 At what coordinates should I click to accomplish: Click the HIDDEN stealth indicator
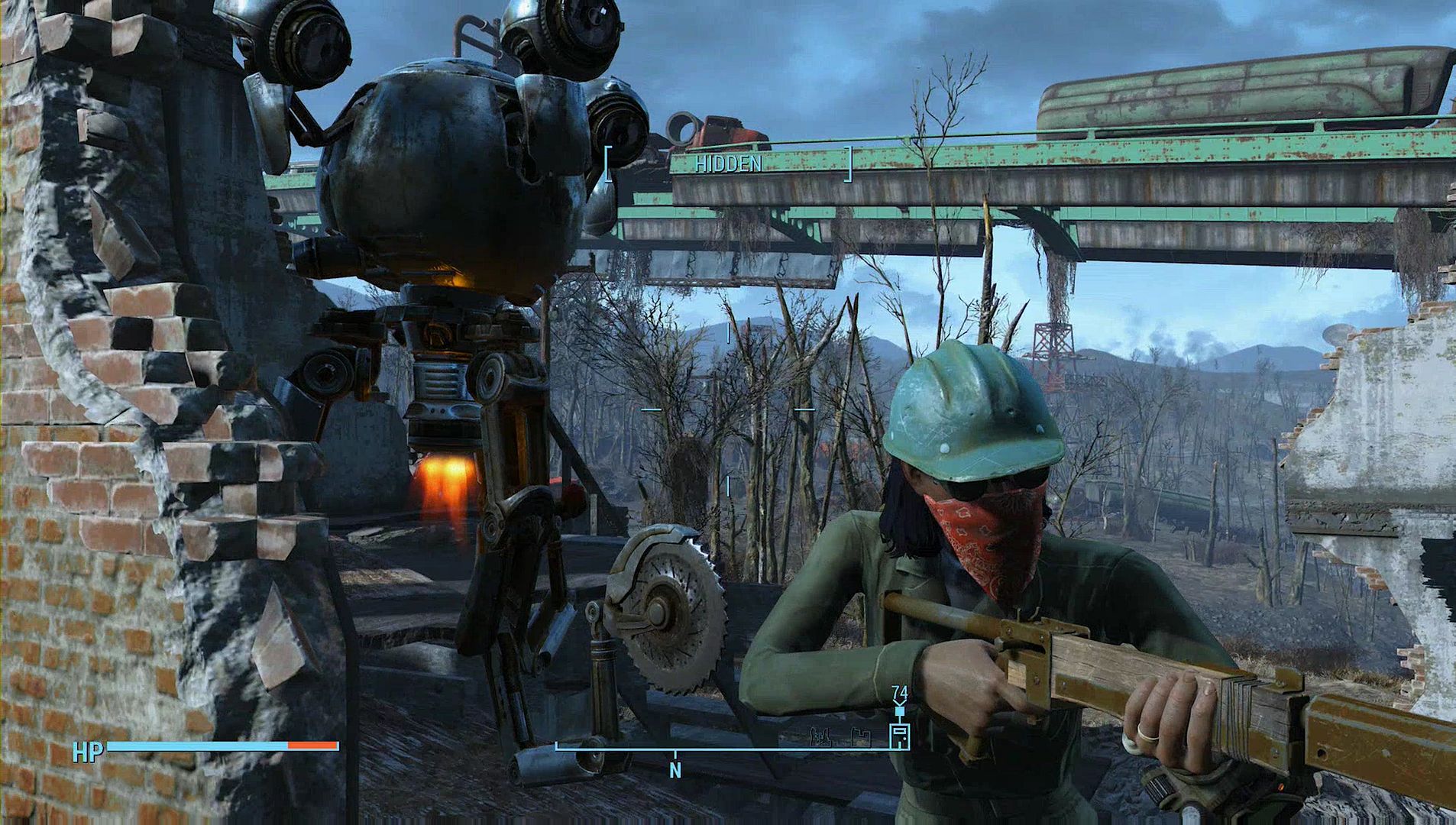(728, 164)
